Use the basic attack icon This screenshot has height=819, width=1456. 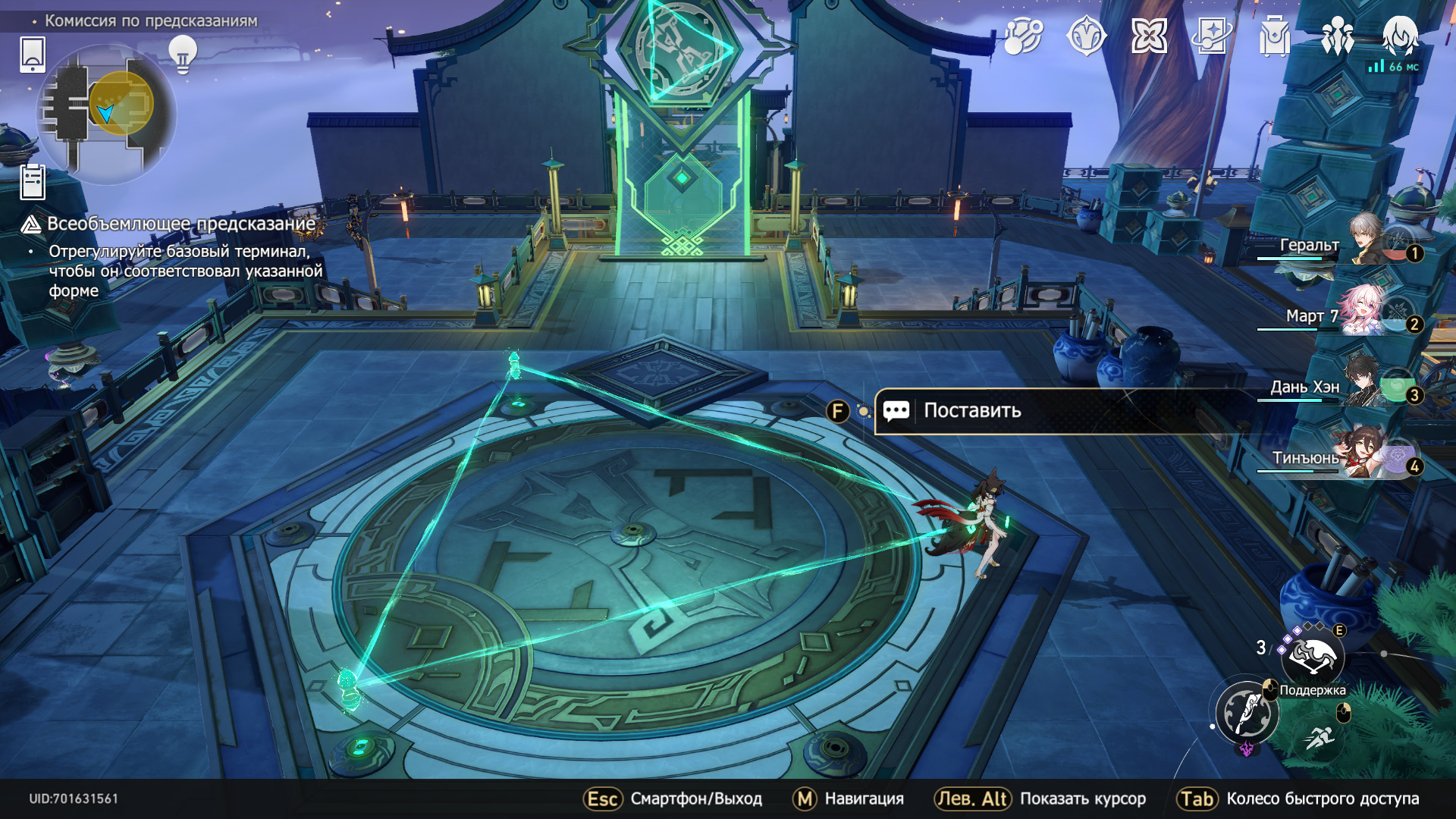[1247, 713]
